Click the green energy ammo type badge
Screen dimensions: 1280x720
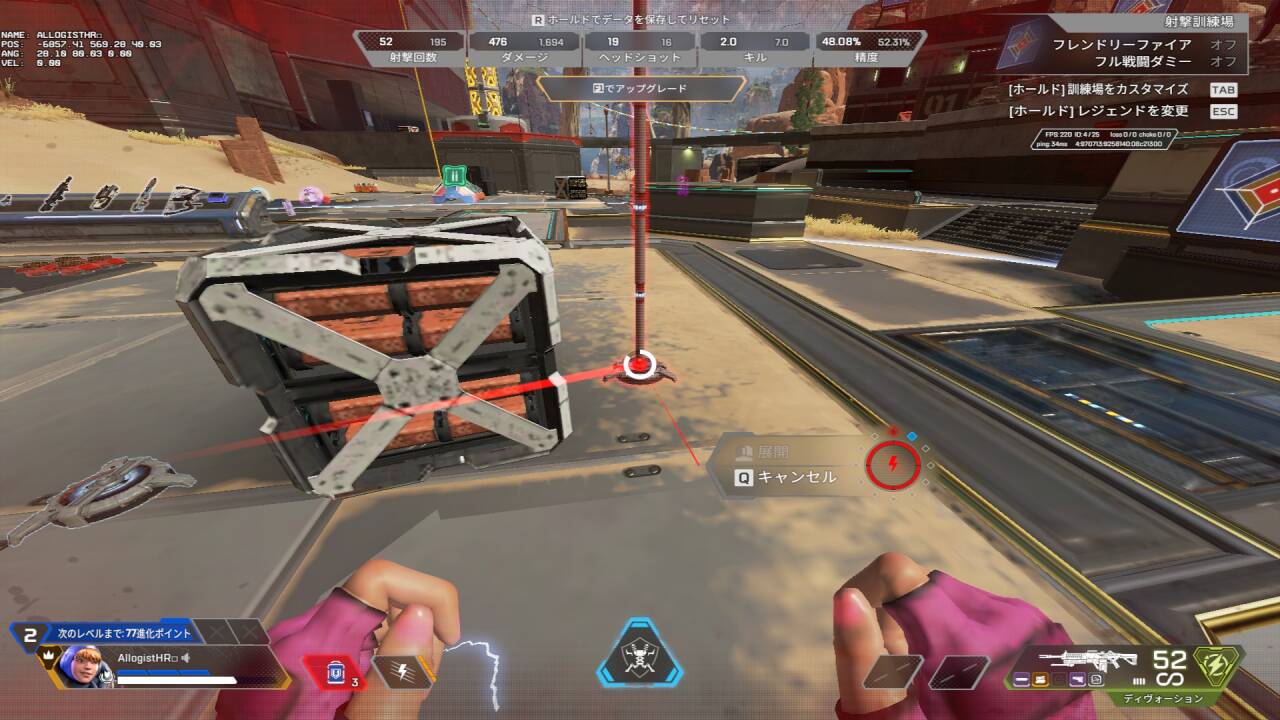1217,663
